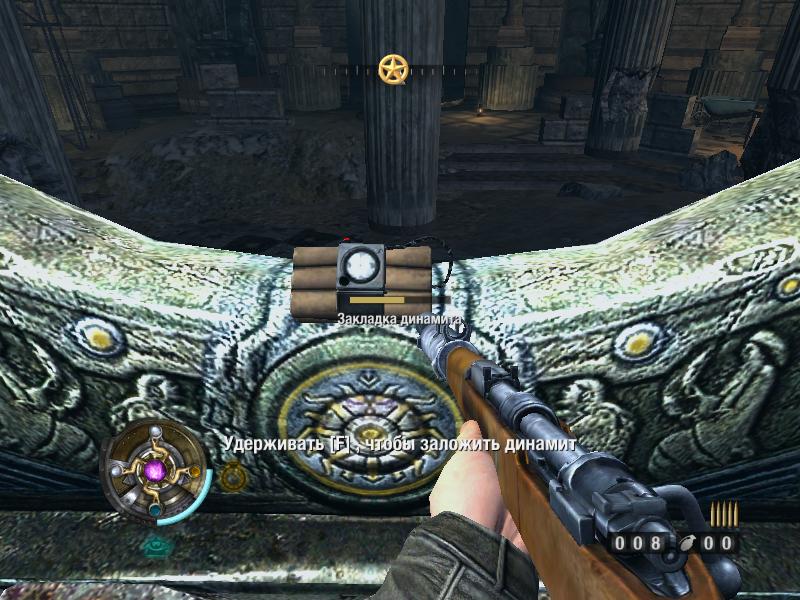800x600 pixels.
Task: Click the grenade icon near the ammo counter
Action: (x=686, y=544)
